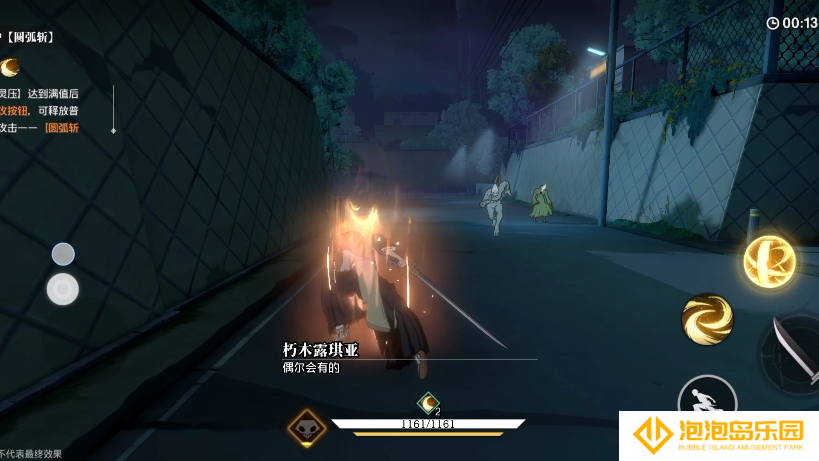Use the golden swirl slash skill
Image resolution: width=819 pixels, height=461 pixels.
(707, 319)
